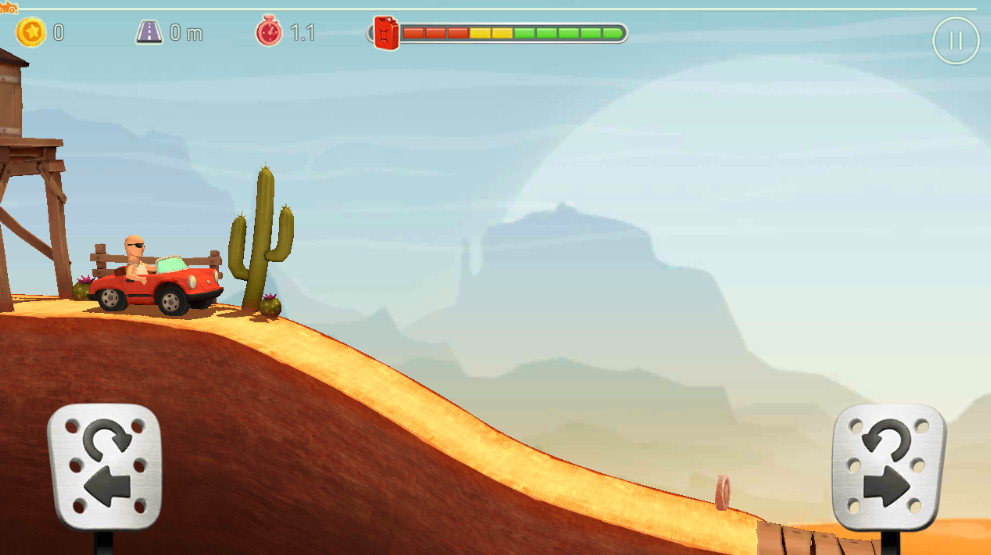Hit the right-arrow gas pedal

tap(888, 467)
